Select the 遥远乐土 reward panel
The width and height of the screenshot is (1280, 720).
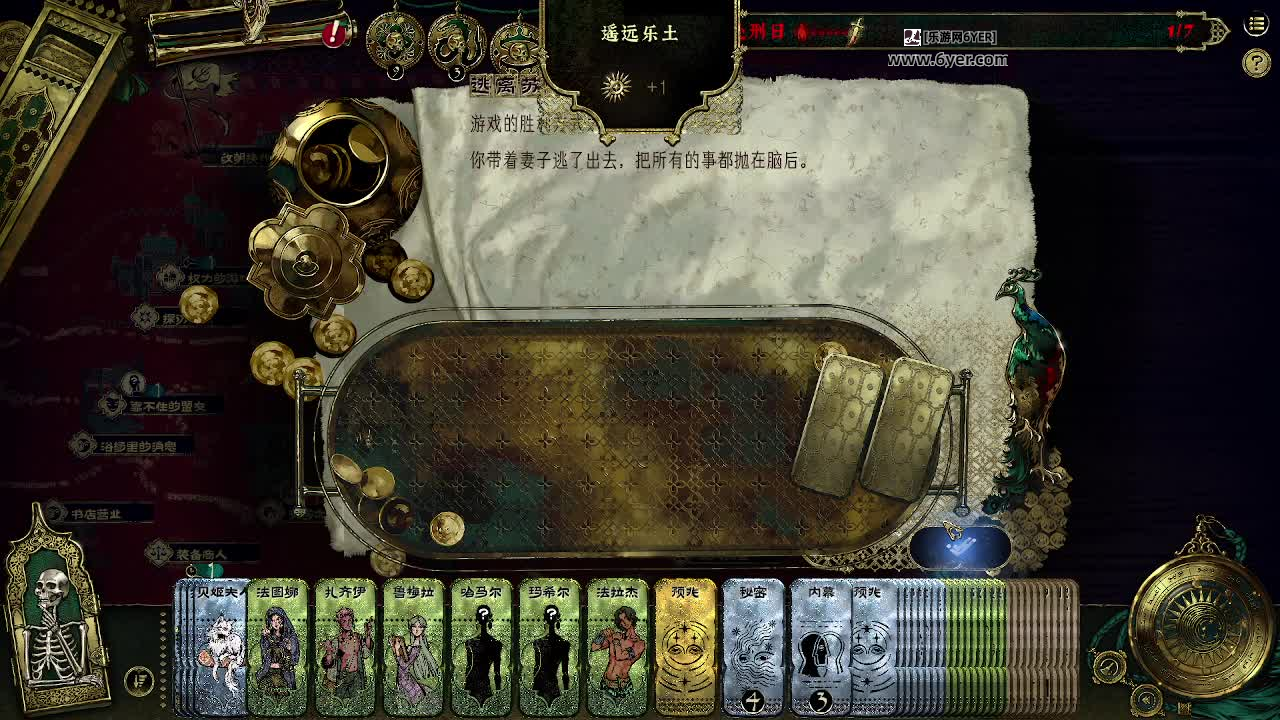(640, 60)
